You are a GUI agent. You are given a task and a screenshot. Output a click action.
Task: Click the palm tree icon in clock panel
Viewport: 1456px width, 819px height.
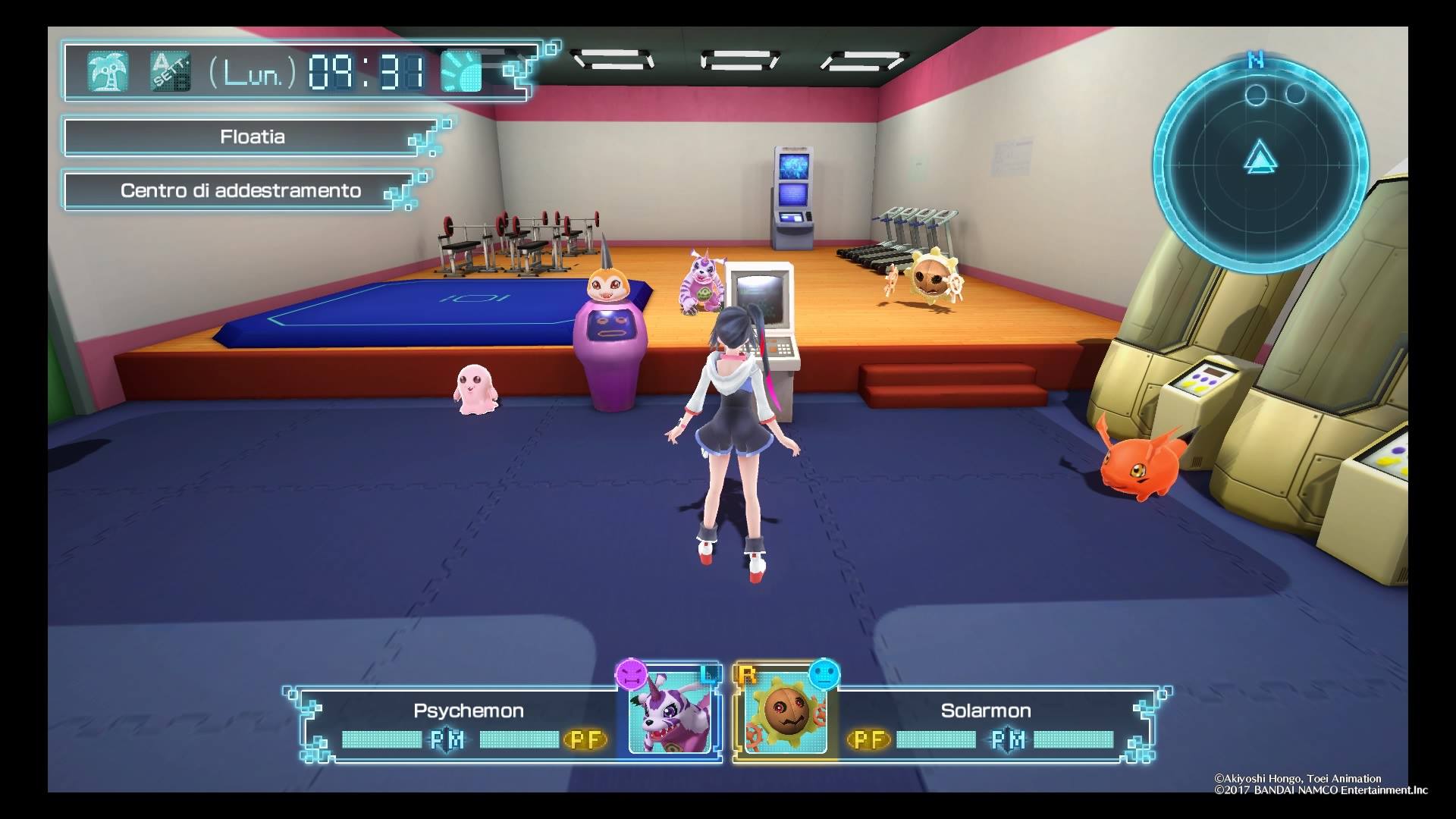pos(107,72)
